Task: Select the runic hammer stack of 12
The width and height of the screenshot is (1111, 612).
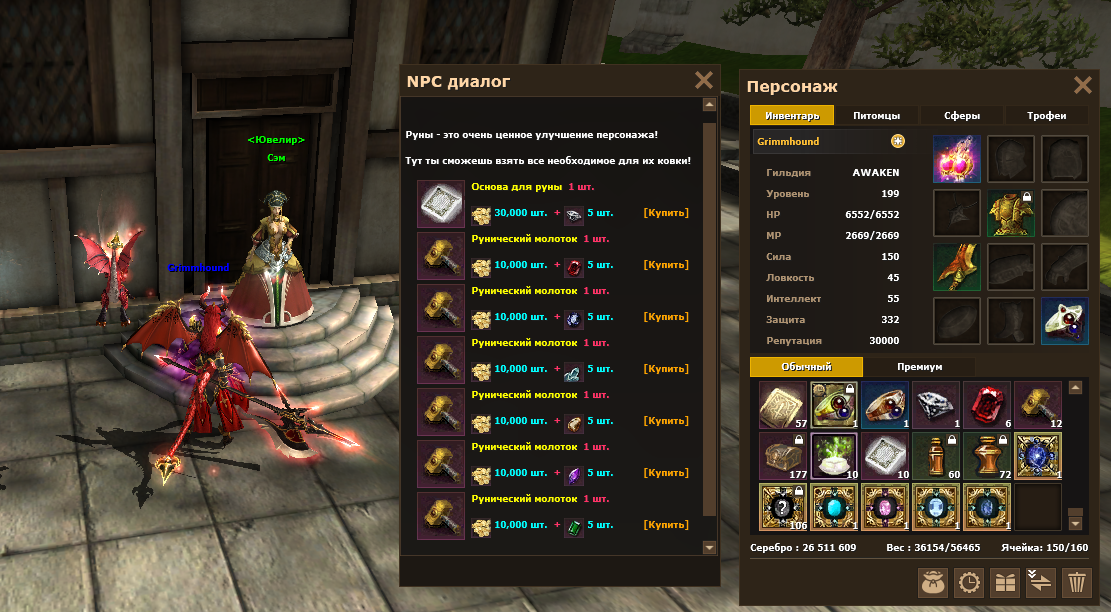Action: click(x=1038, y=405)
